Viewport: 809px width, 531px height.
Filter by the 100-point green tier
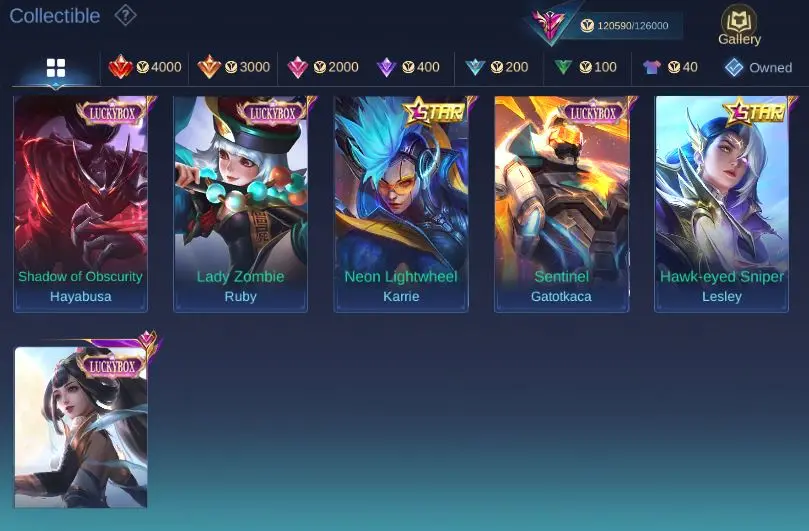[x=586, y=67]
